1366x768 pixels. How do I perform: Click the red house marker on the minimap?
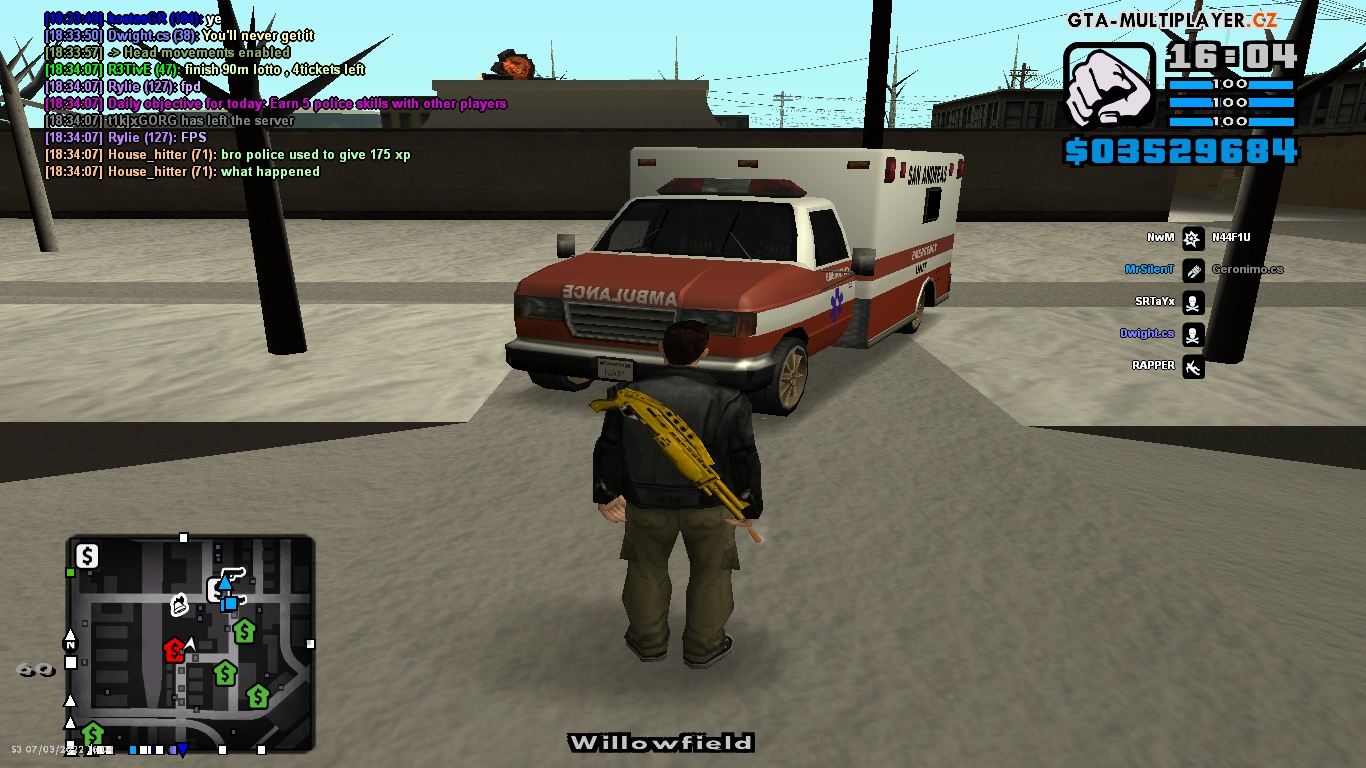174,650
